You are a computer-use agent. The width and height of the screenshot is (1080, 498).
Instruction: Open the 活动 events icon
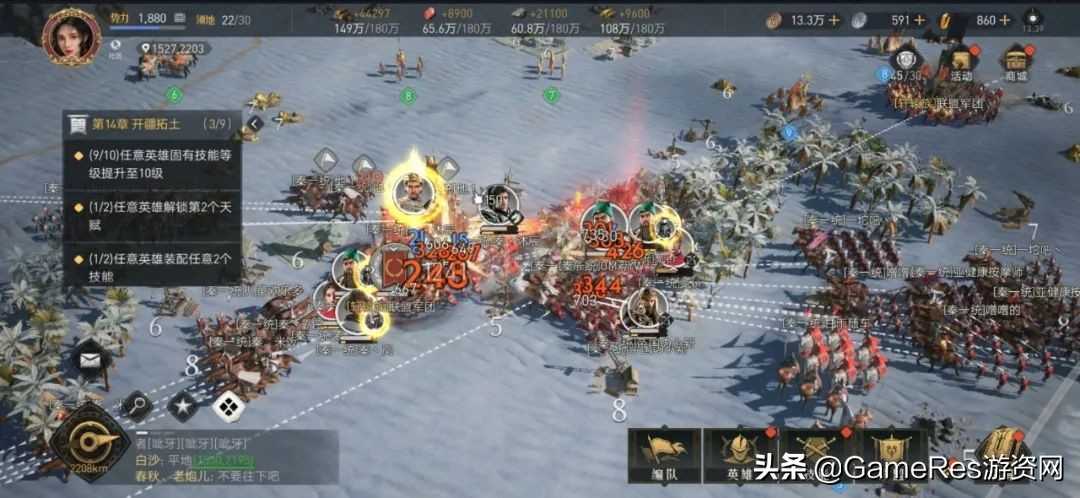(961, 62)
